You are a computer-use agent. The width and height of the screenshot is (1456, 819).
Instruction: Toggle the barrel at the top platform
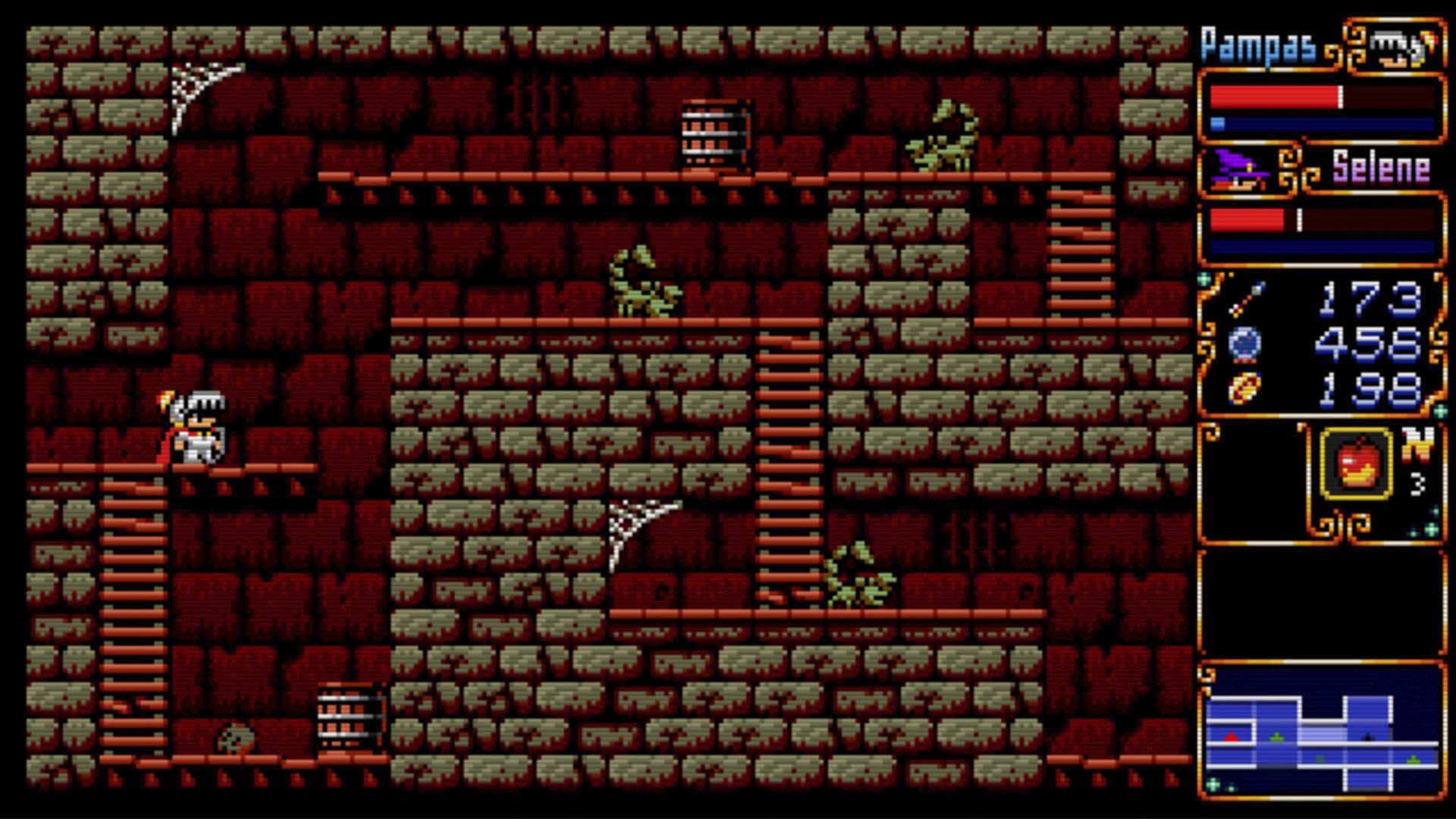click(713, 134)
